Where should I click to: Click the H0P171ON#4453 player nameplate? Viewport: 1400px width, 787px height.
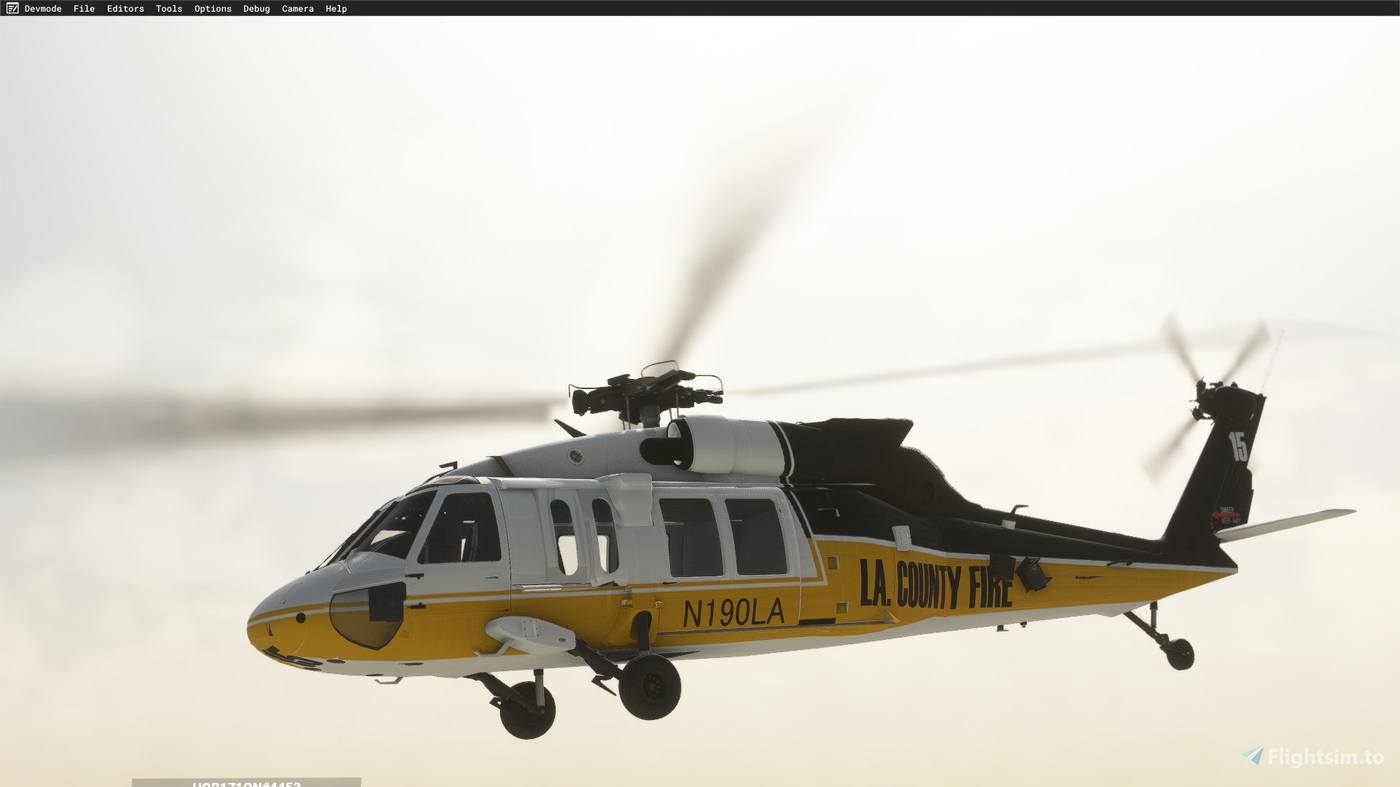(245, 782)
